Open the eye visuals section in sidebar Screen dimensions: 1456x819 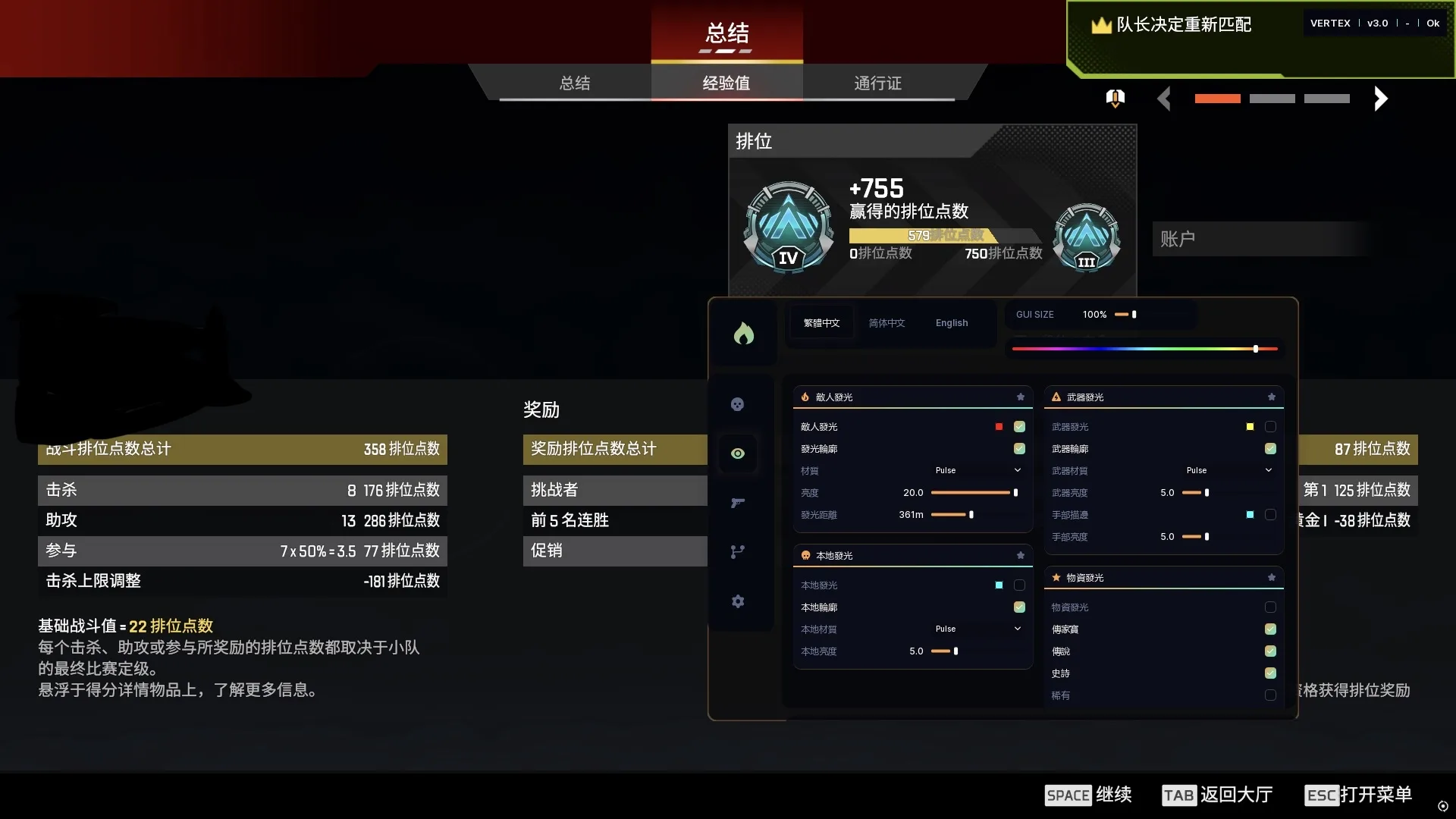click(737, 453)
